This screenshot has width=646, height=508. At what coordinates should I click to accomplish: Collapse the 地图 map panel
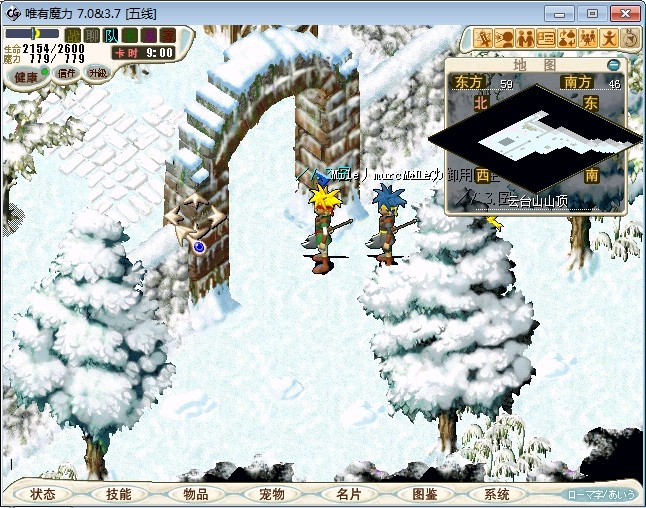(x=613, y=65)
